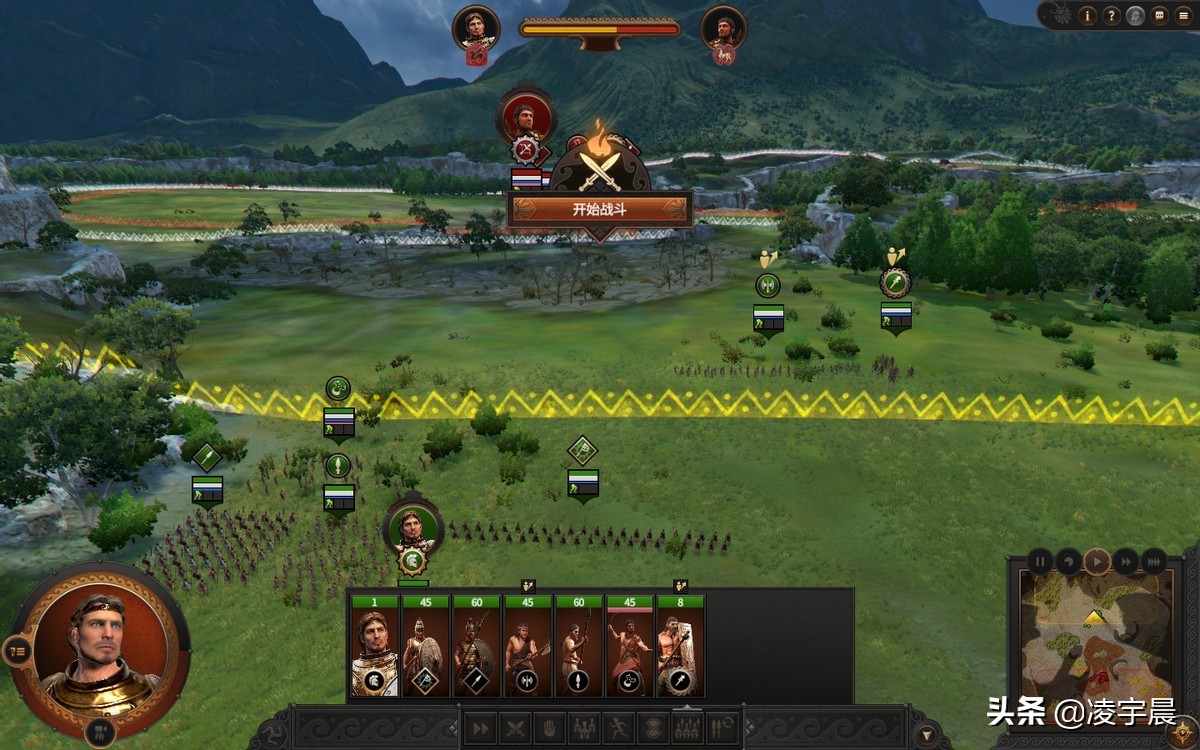
Task: Select the bearded club warrior unit card with 8 men
Action: 680,648
